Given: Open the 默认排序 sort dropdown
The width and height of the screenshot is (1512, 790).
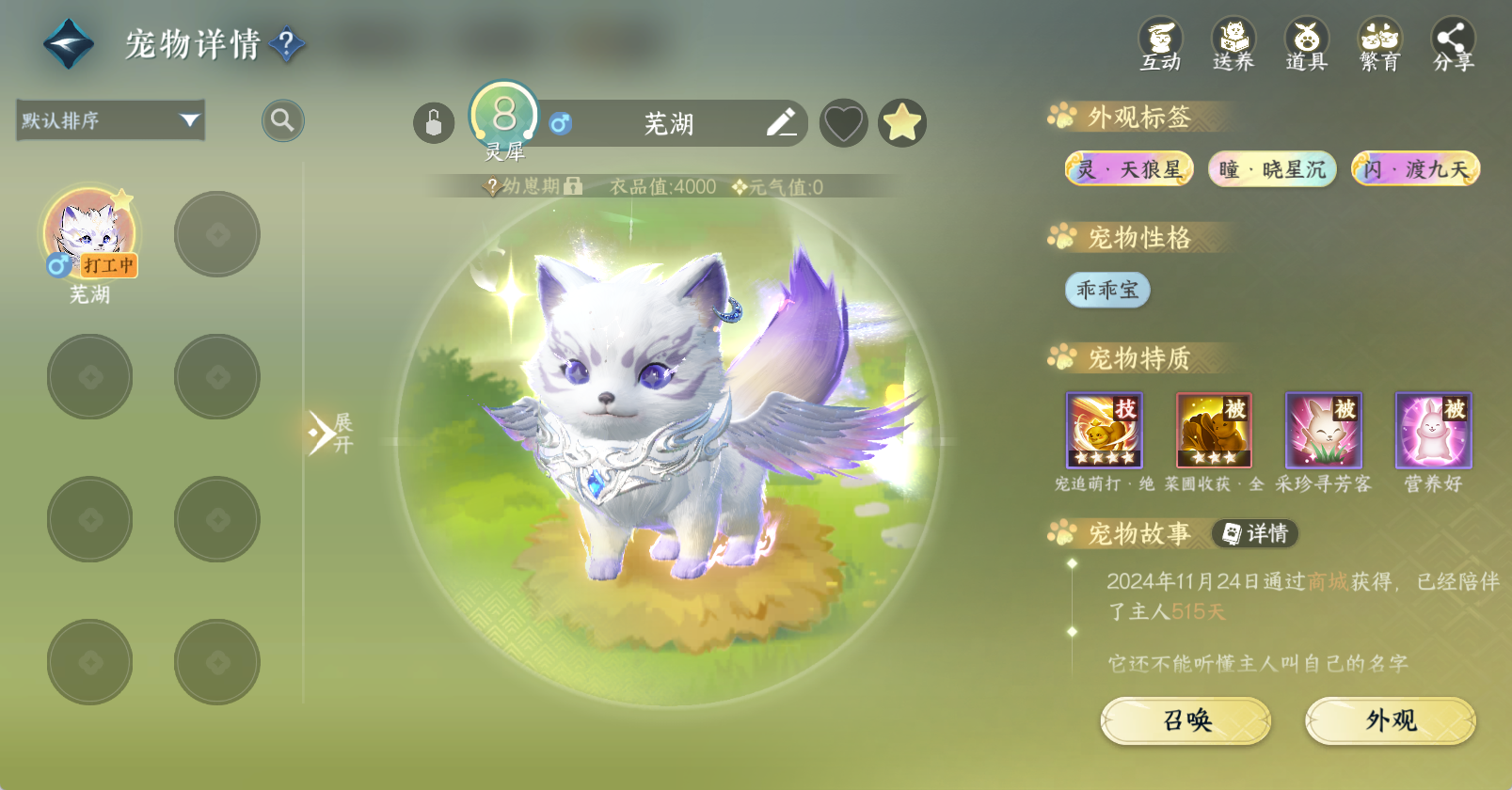Looking at the screenshot, I should click(x=111, y=120).
